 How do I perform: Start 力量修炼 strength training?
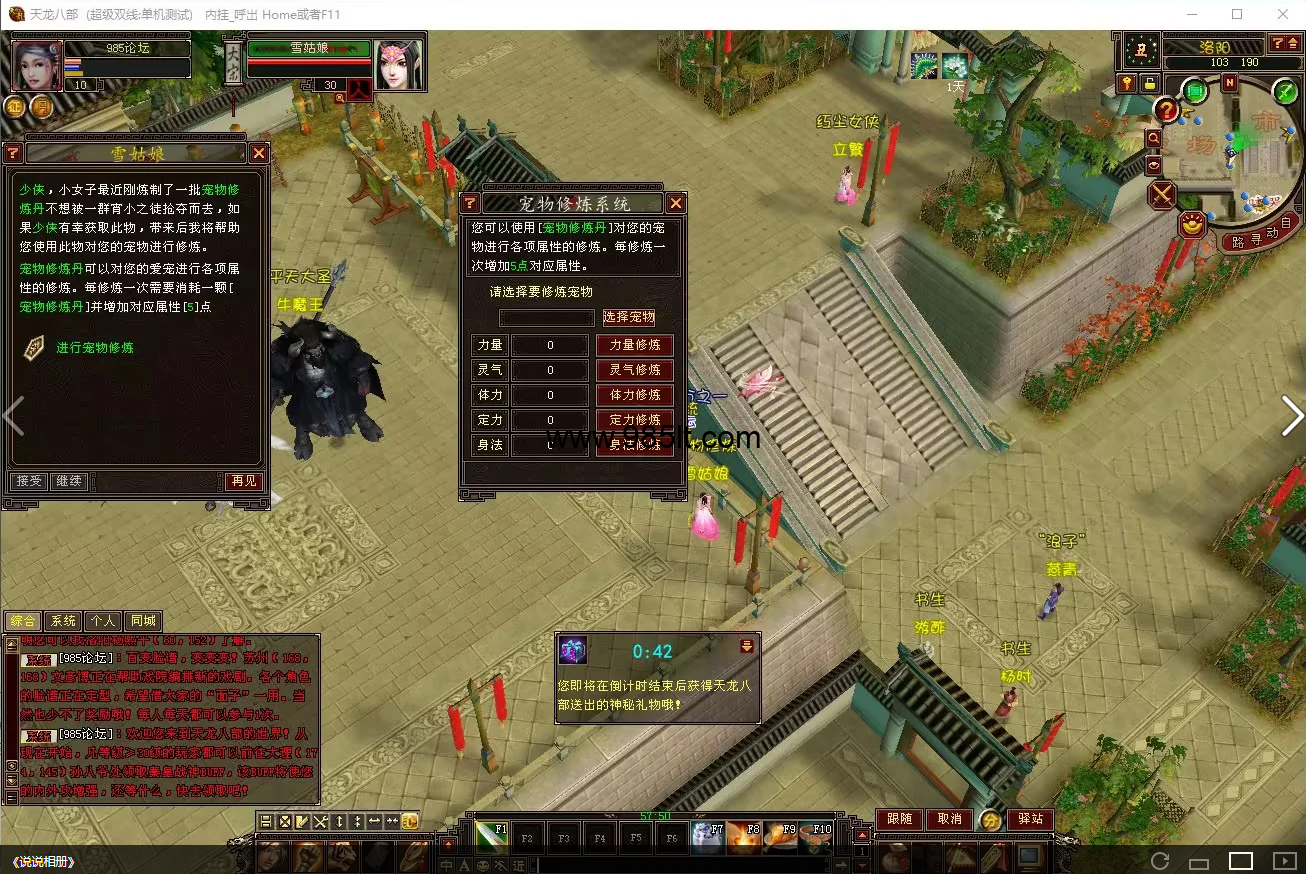(635, 345)
